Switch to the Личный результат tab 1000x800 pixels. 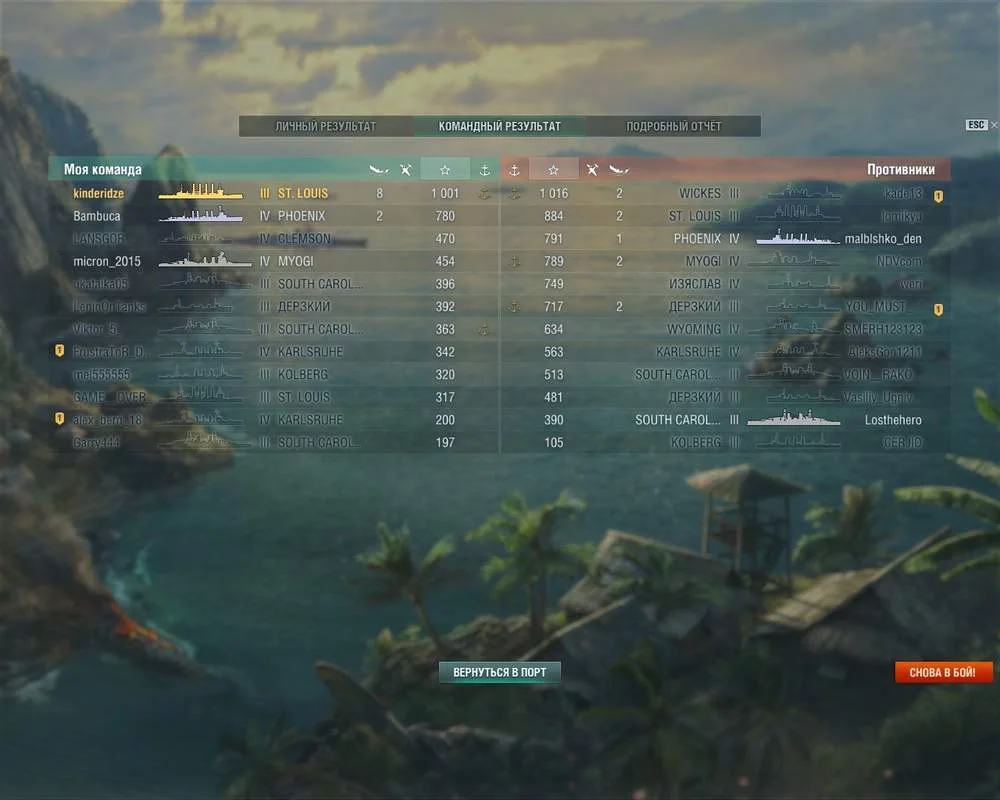point(326,127)
